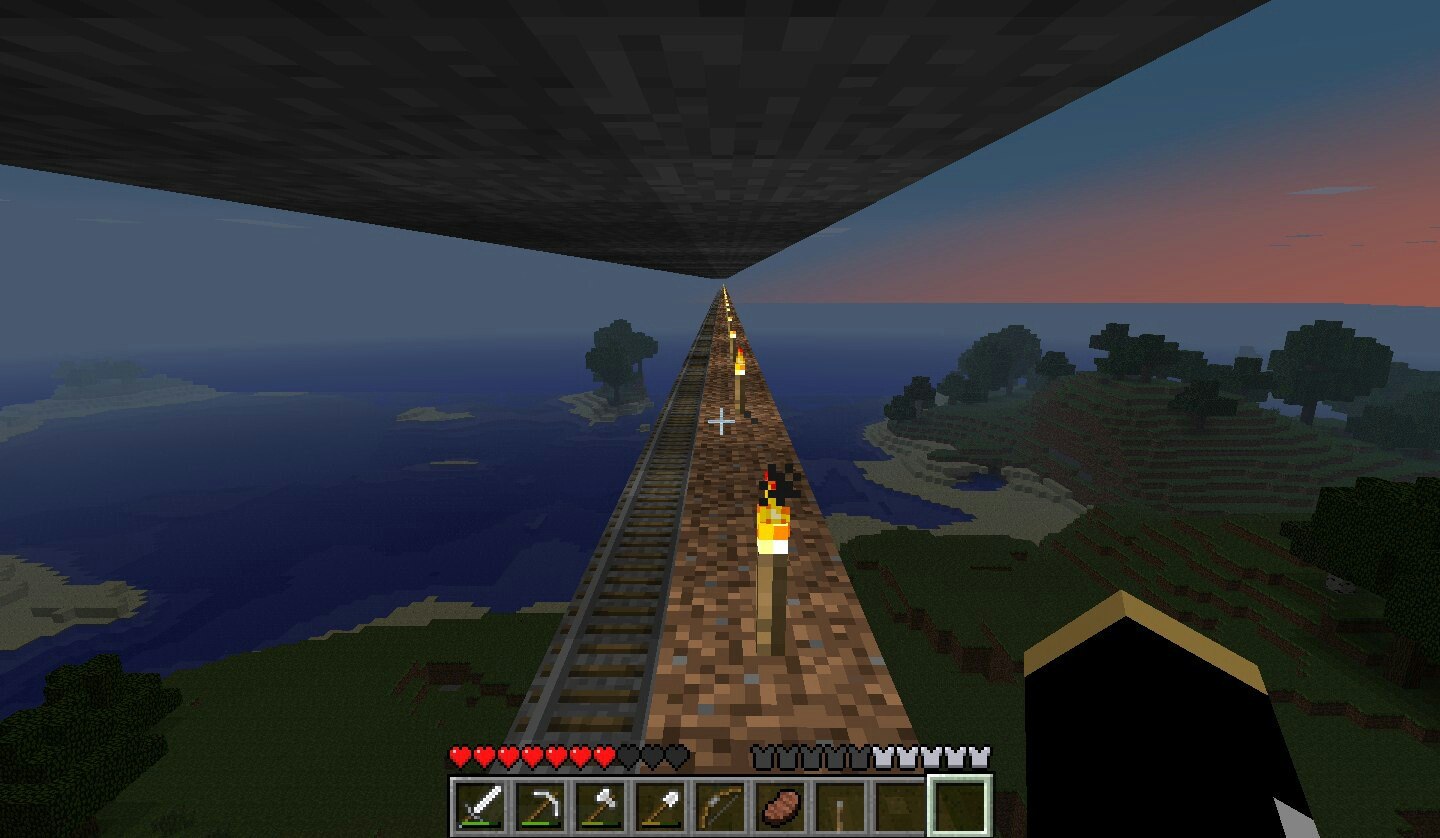The width and height of the screenshot is (1440, 838).
Task: Equip the iron shovel from the hotbar
Action: coord(660,804)
